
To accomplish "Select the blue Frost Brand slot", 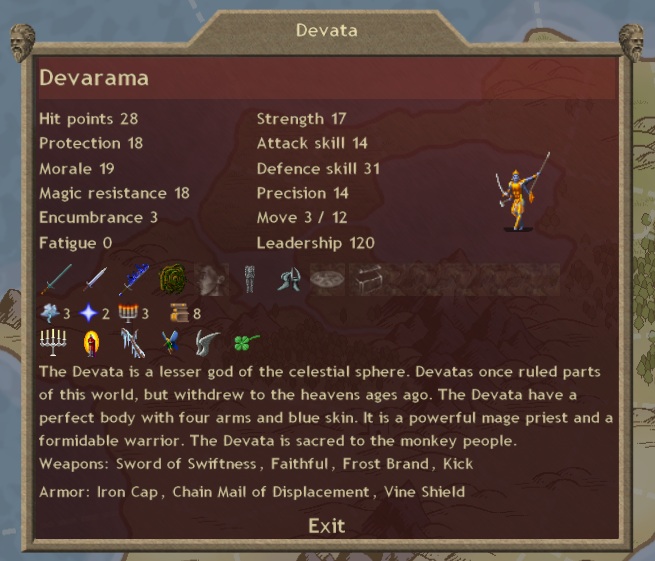I will click(x=134, y=279).
